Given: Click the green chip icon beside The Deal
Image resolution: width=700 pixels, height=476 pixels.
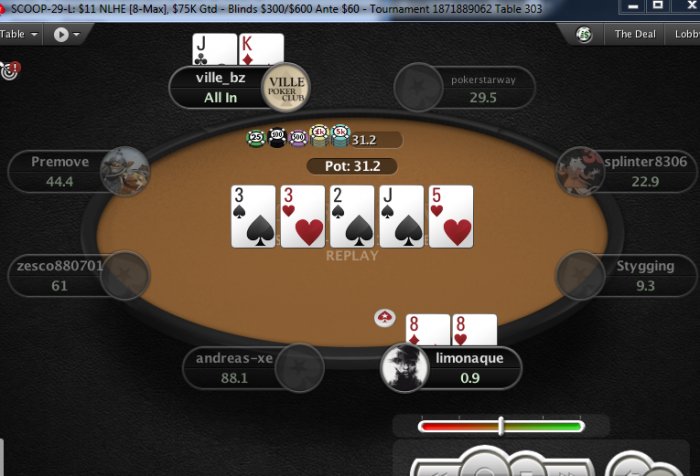Looking at the screenshot, I should click(x=584, y=35).
